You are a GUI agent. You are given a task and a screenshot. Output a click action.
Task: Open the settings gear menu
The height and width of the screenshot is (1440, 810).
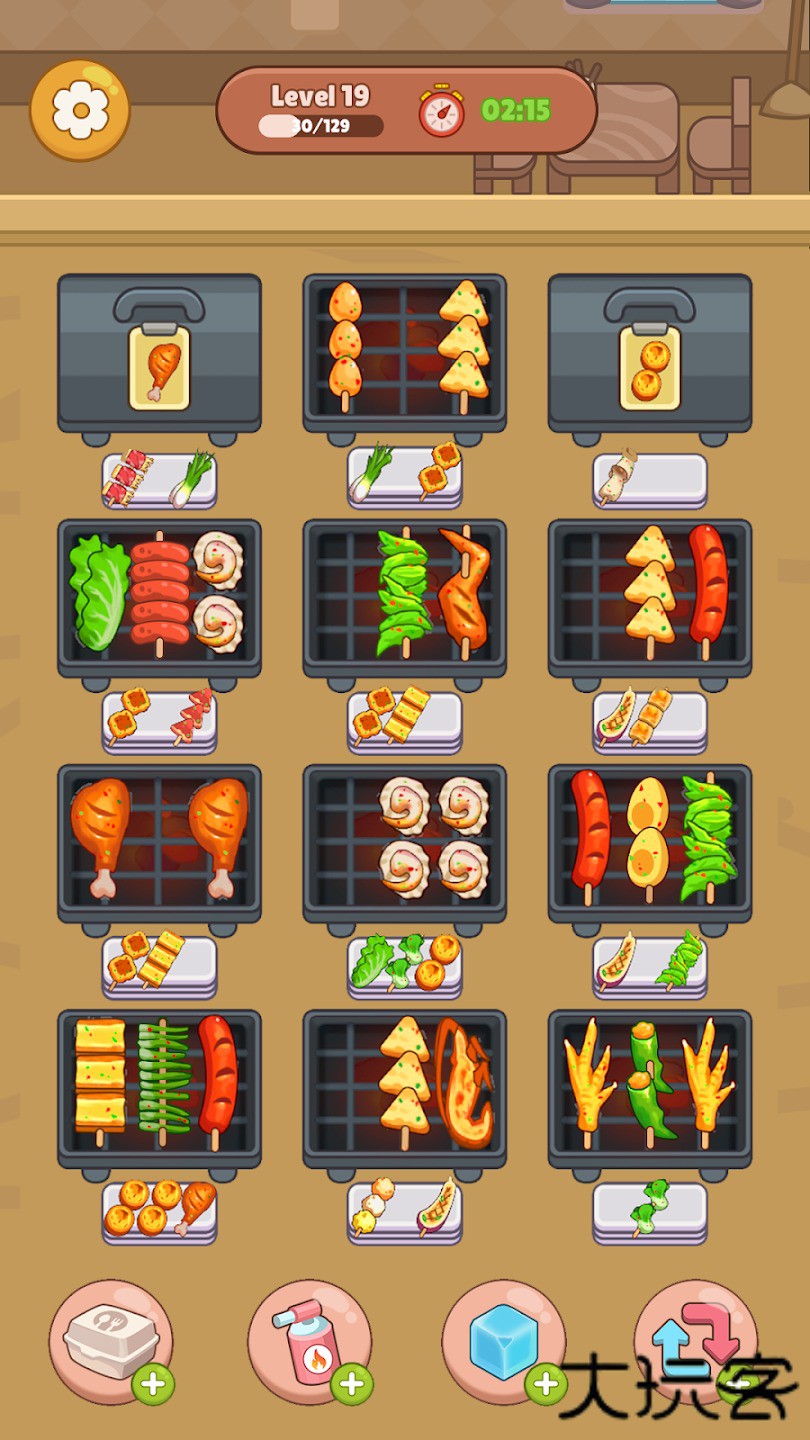pos(80,110)
